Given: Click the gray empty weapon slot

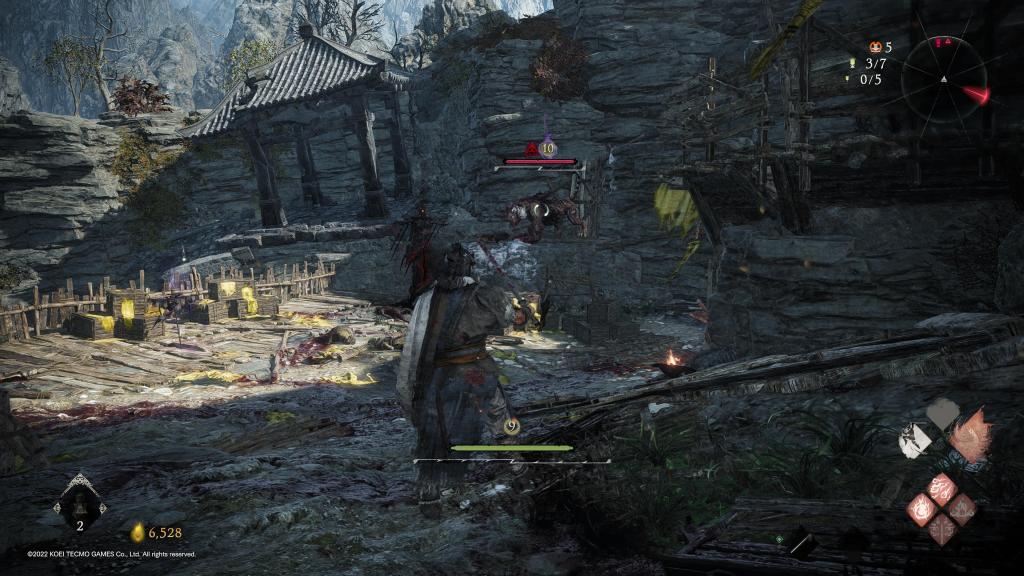Looking at the screenshot, I should [x=941, y=413].
